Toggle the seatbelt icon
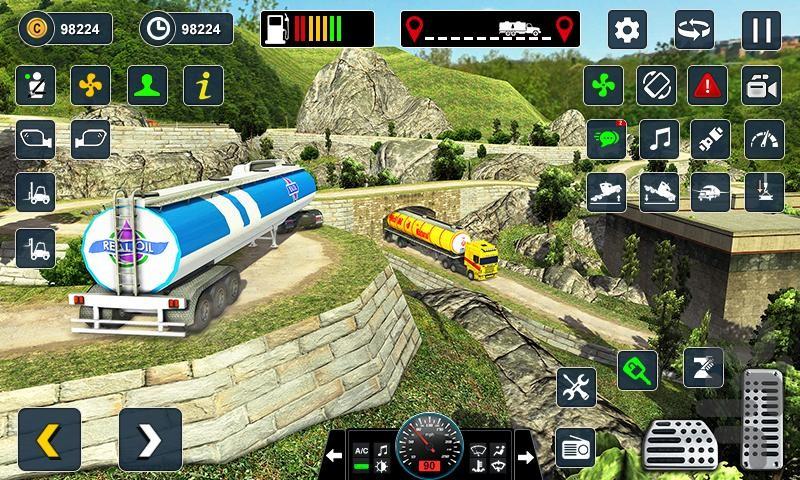The height and width of the screenshot is (480, 800). [35, 85]
